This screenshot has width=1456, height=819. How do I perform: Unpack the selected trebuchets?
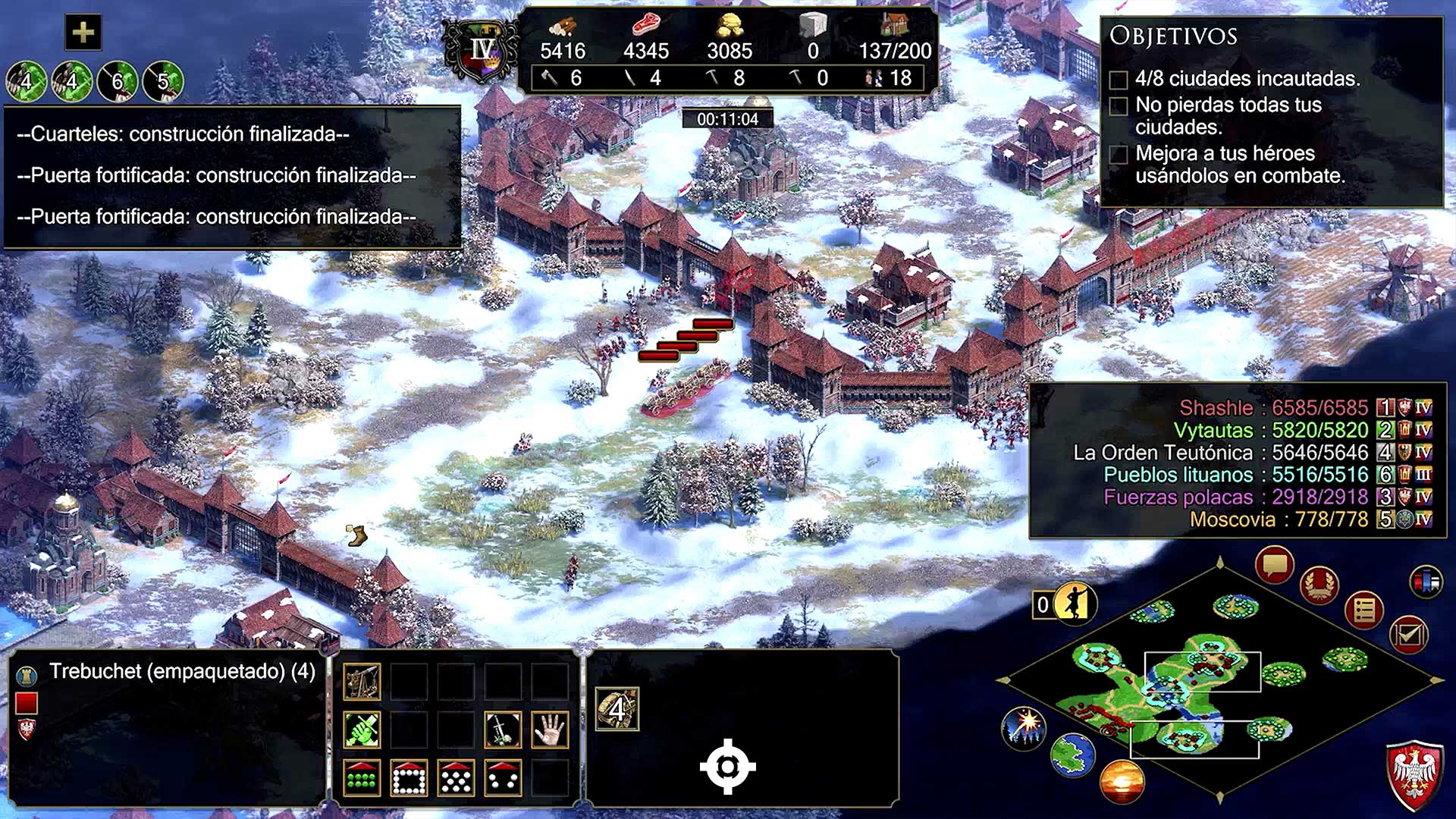coord(362,682)
